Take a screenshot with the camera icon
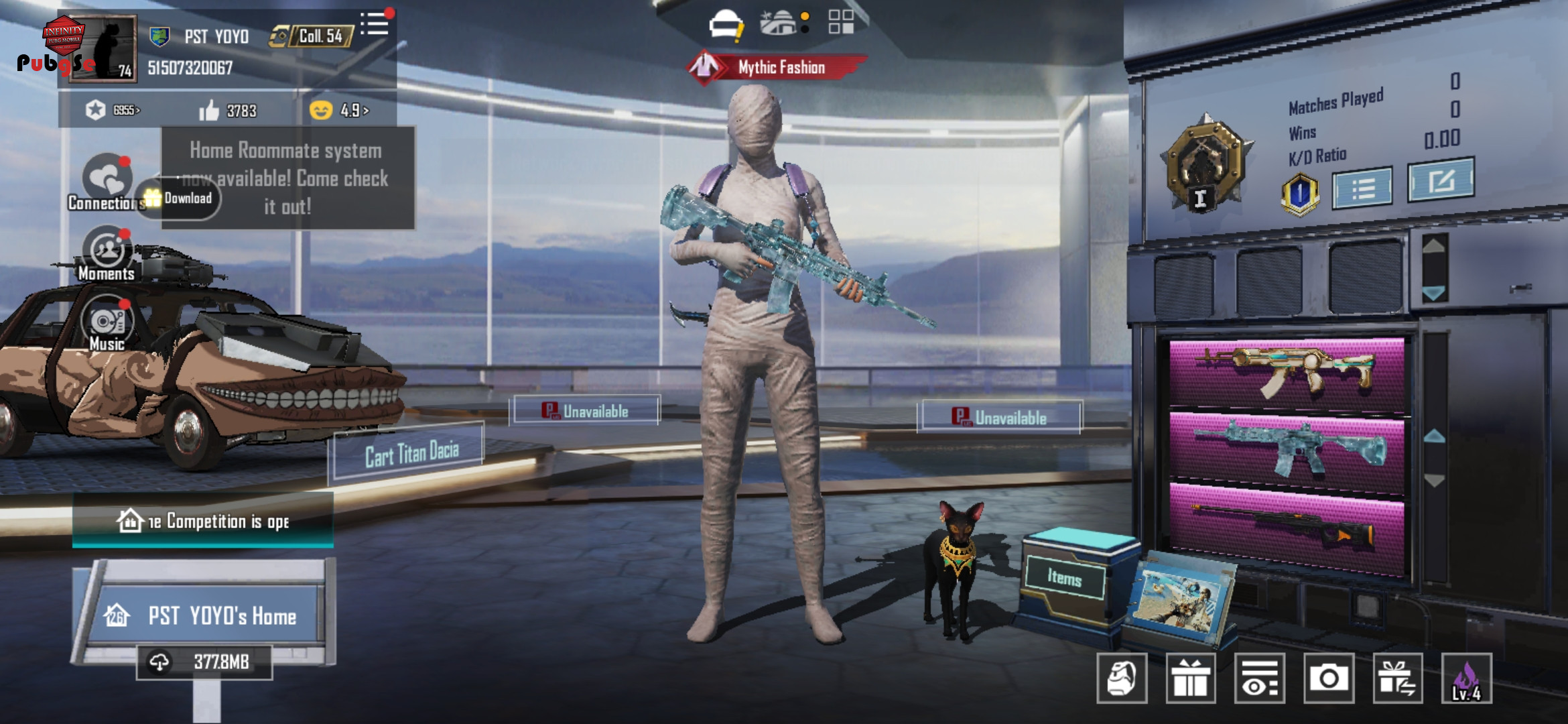The width and height of the screenshot is (1568, 724). 1328,678
